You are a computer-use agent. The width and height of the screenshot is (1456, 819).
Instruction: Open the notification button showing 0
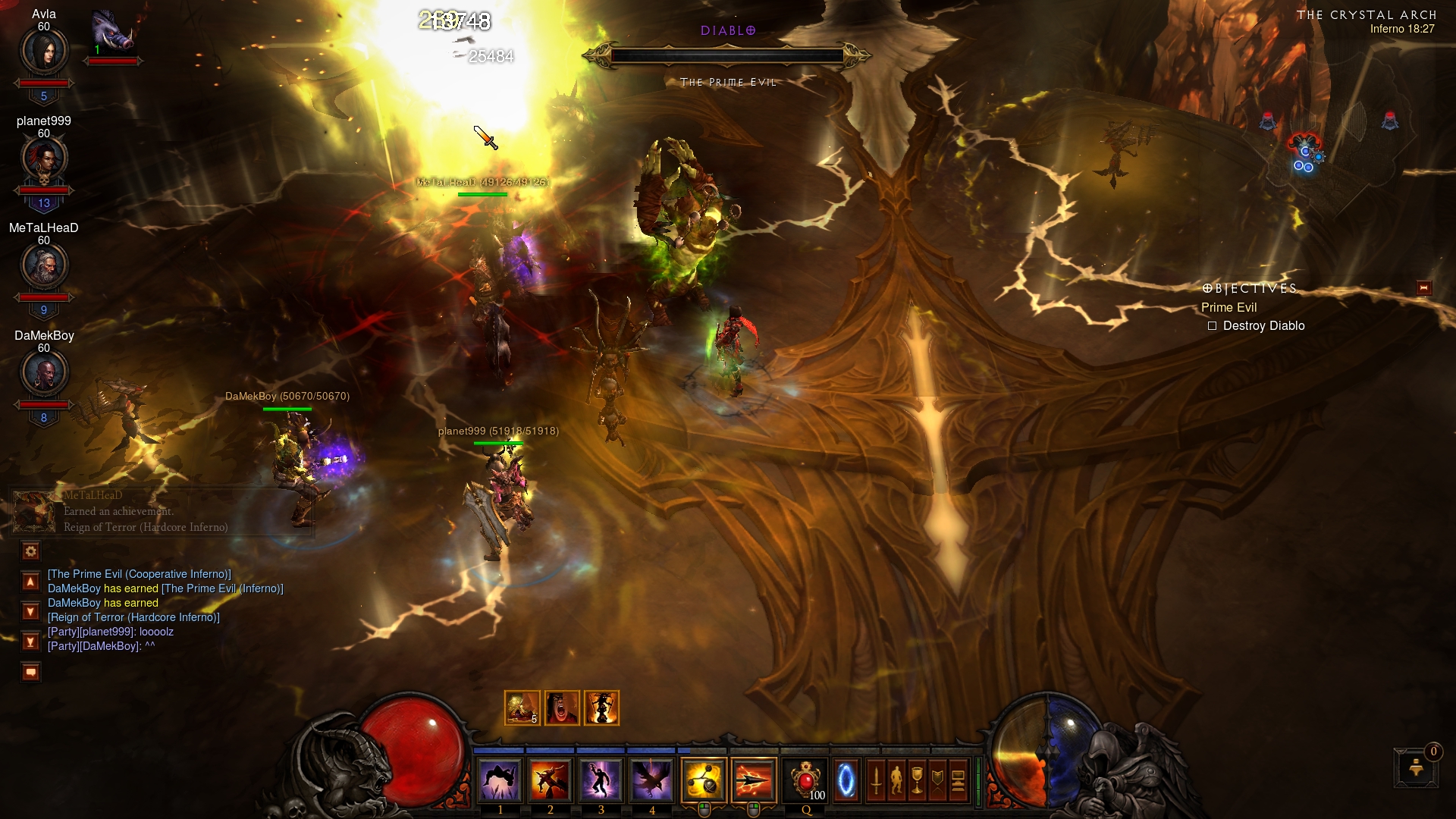coord(1416,768)
